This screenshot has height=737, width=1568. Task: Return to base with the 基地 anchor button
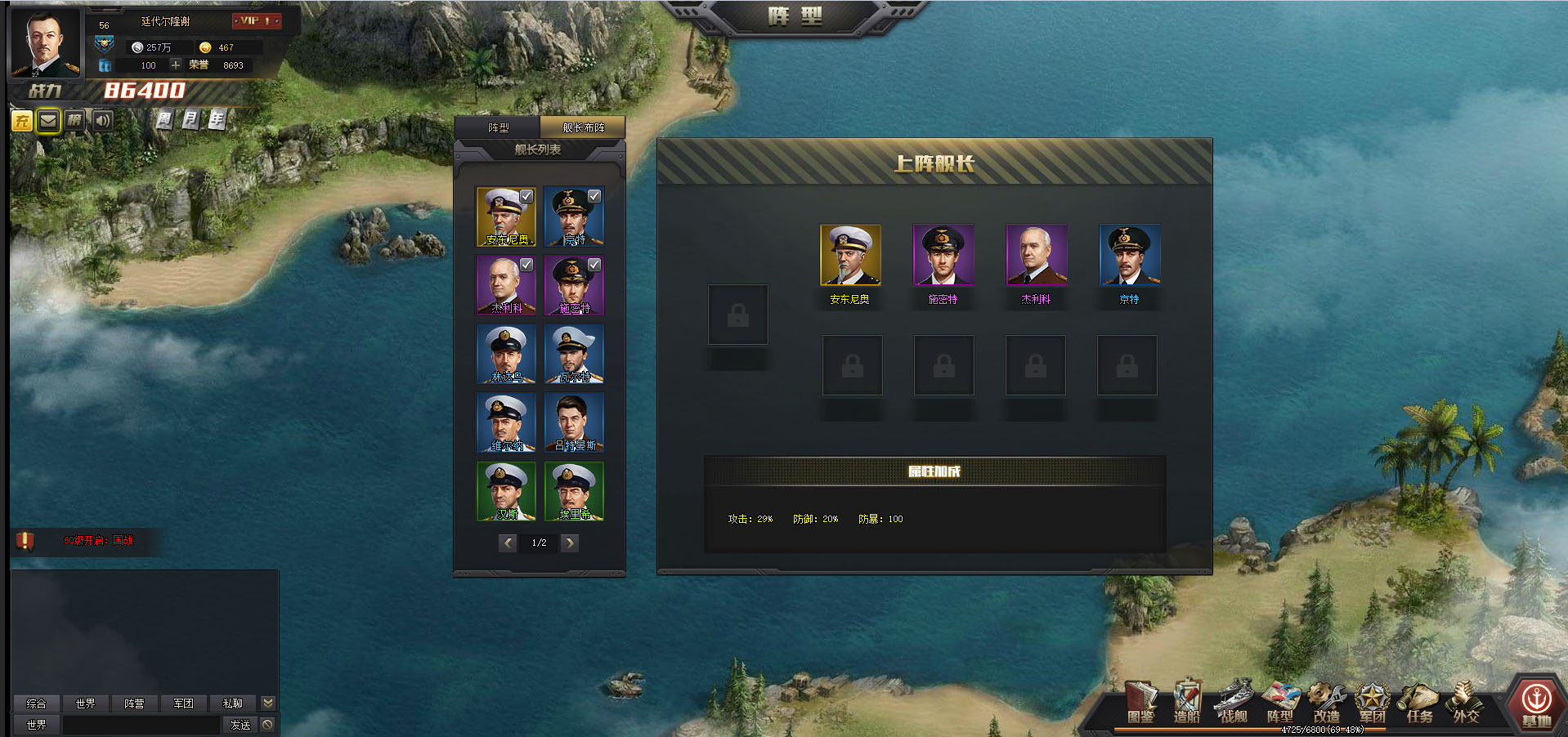(1536, 703)
